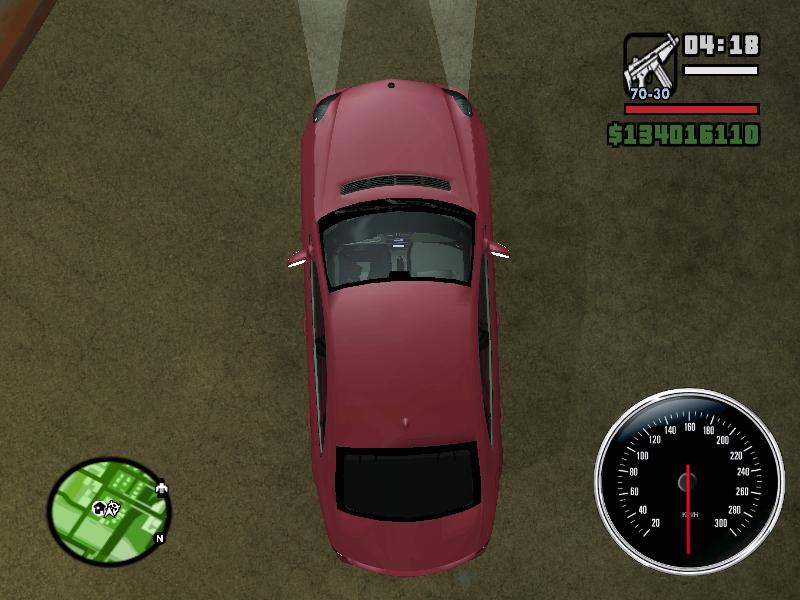This screenshot has width=800, height=600.
Task: Select the clothing shop shirt marker on radar
Action: (162, 489)
